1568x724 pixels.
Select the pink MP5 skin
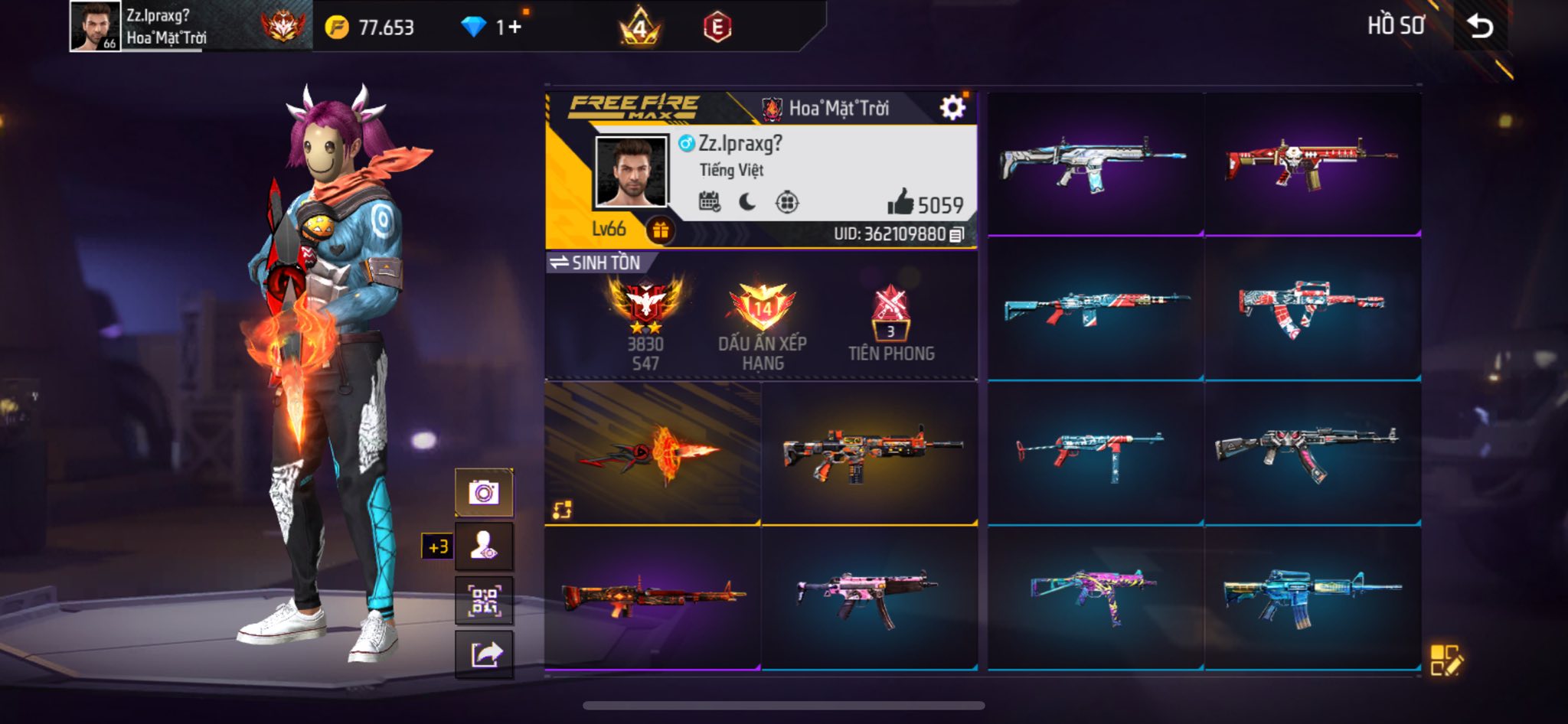point(869,597)
